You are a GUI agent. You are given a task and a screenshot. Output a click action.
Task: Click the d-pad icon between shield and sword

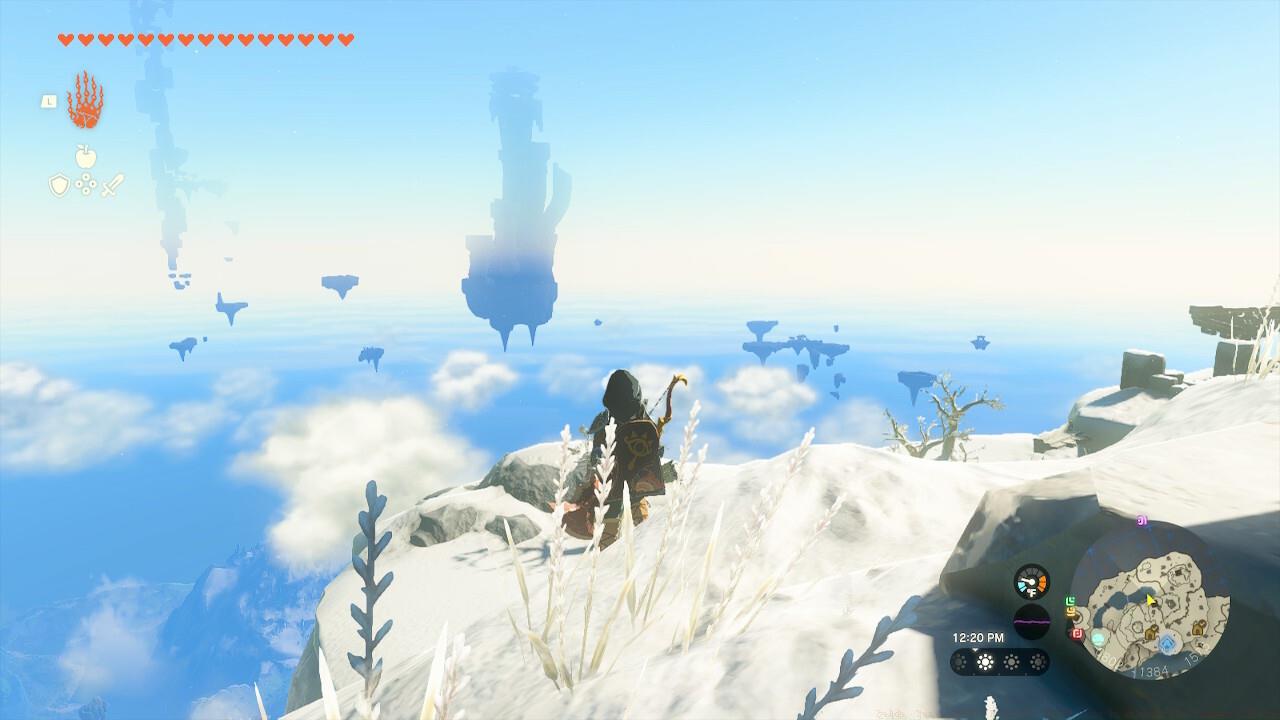pyautogui.click(x=85, y=183)
